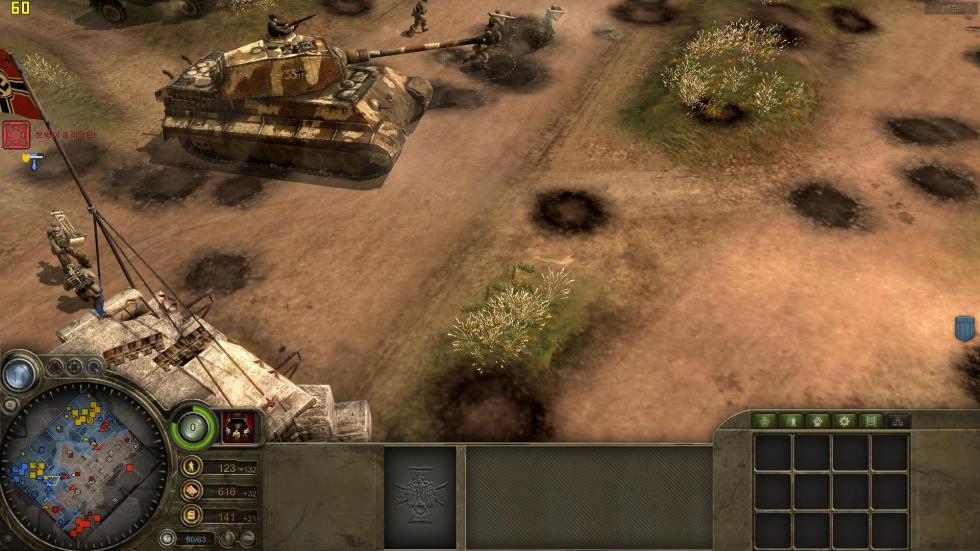The image size is (980, 551).
Task: Open the dark rightmost command tab
Action: click(897, 421)
